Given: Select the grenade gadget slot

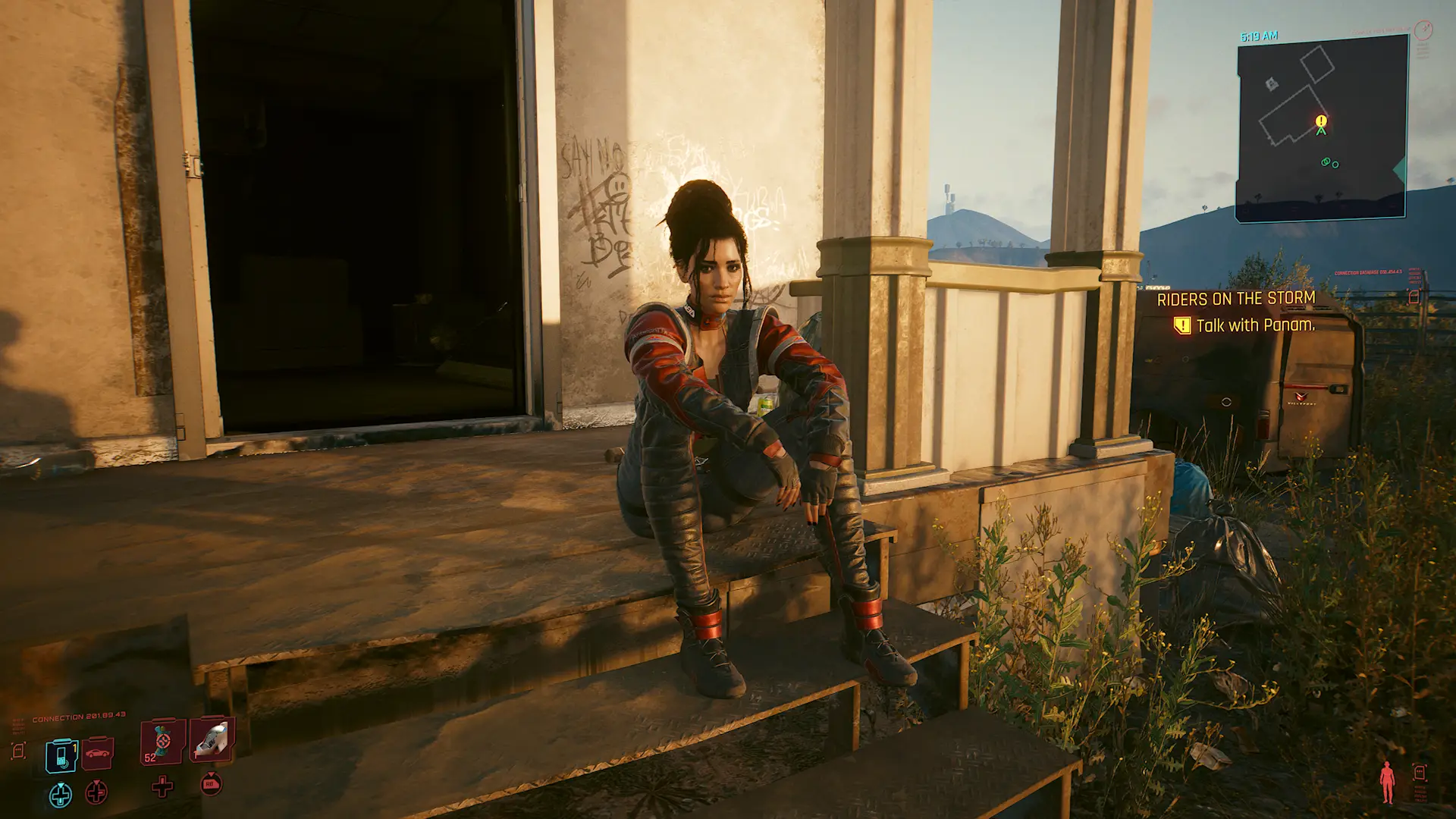Looking at the screenshot, I should click(x=212, y=739).
